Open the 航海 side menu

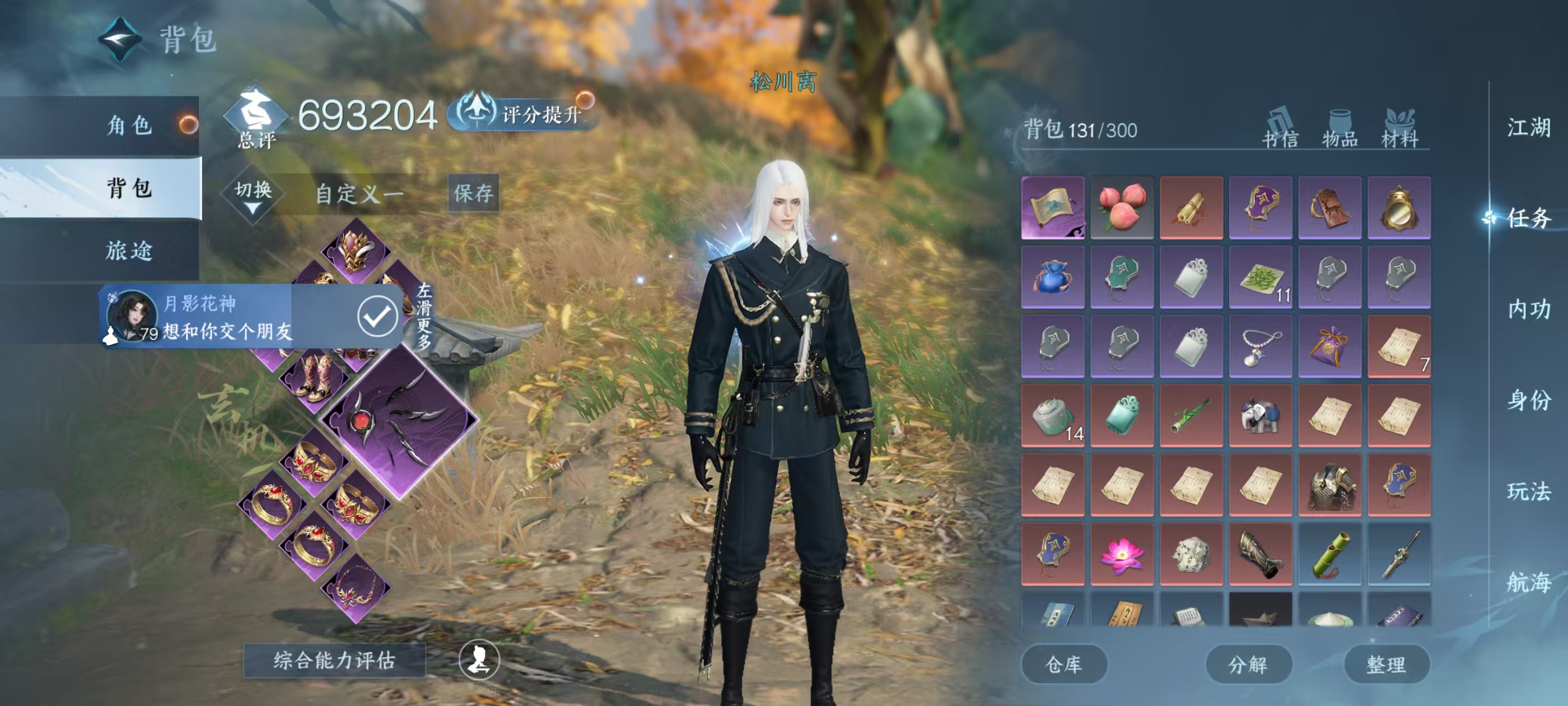click(x=1528, y=582)
